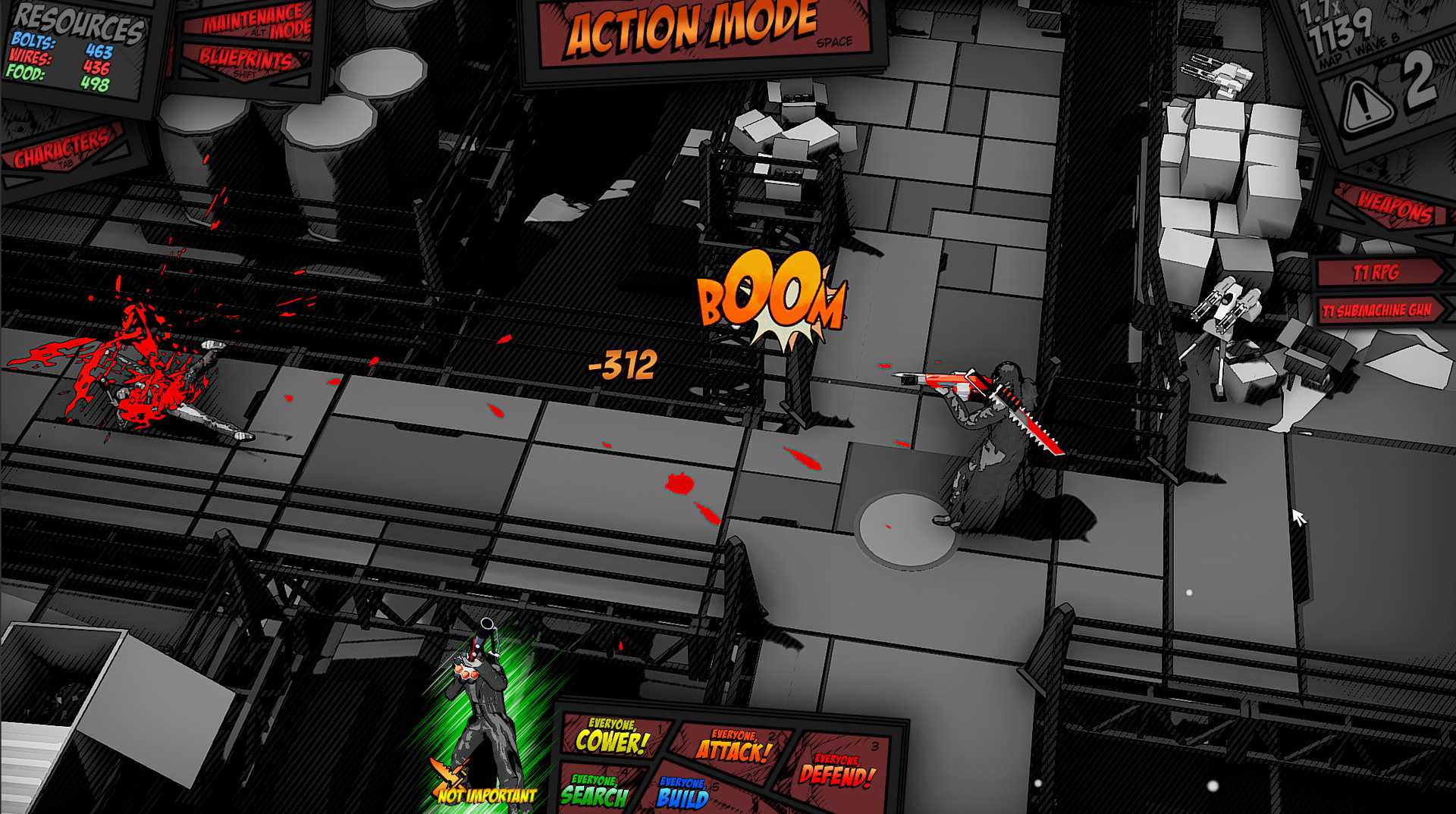The width and height of the screenshot is (1456, 814).
Task: Tell everyone to Build
Action: click(682, 793)
